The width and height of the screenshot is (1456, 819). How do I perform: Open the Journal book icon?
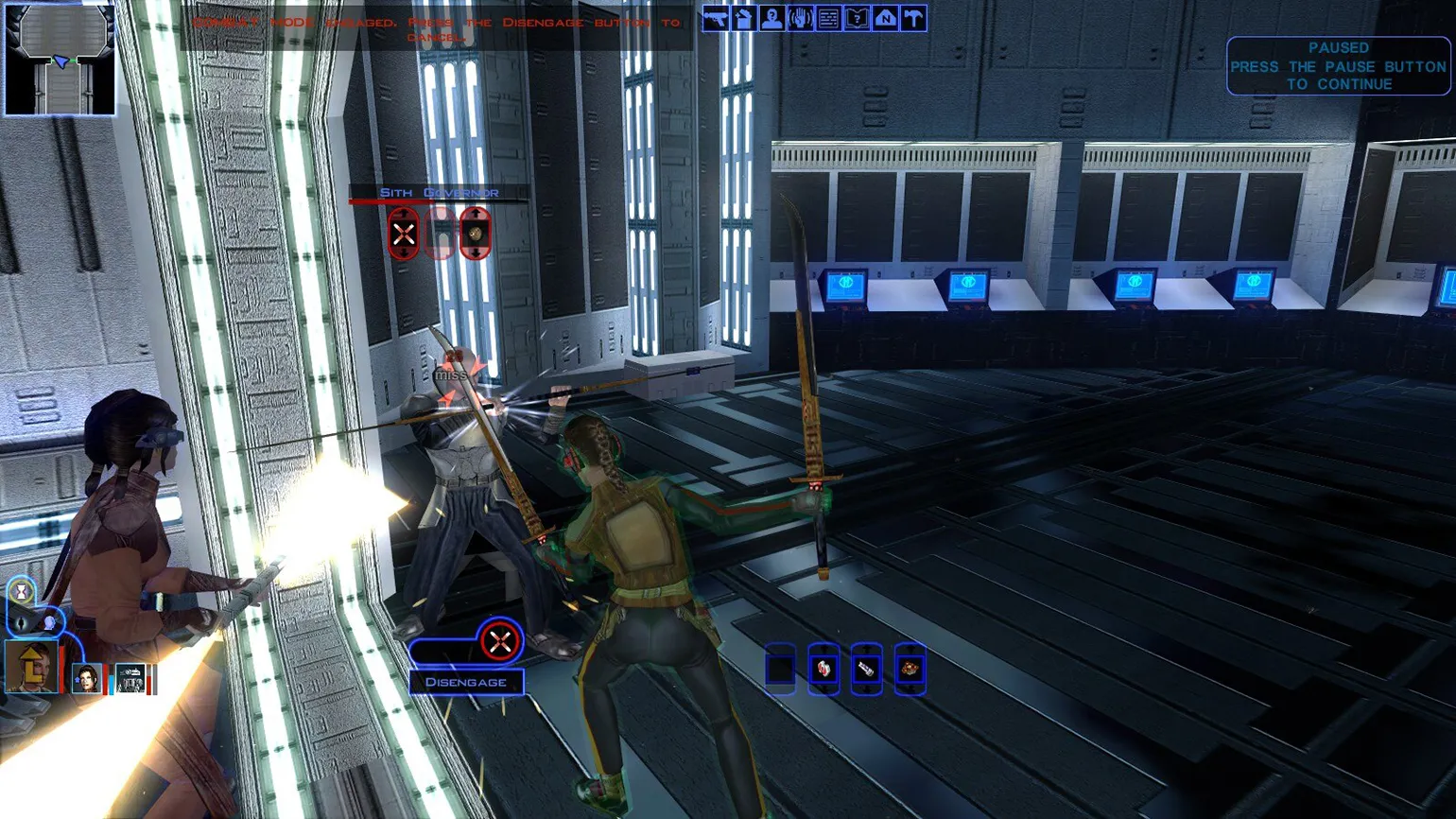857,19
